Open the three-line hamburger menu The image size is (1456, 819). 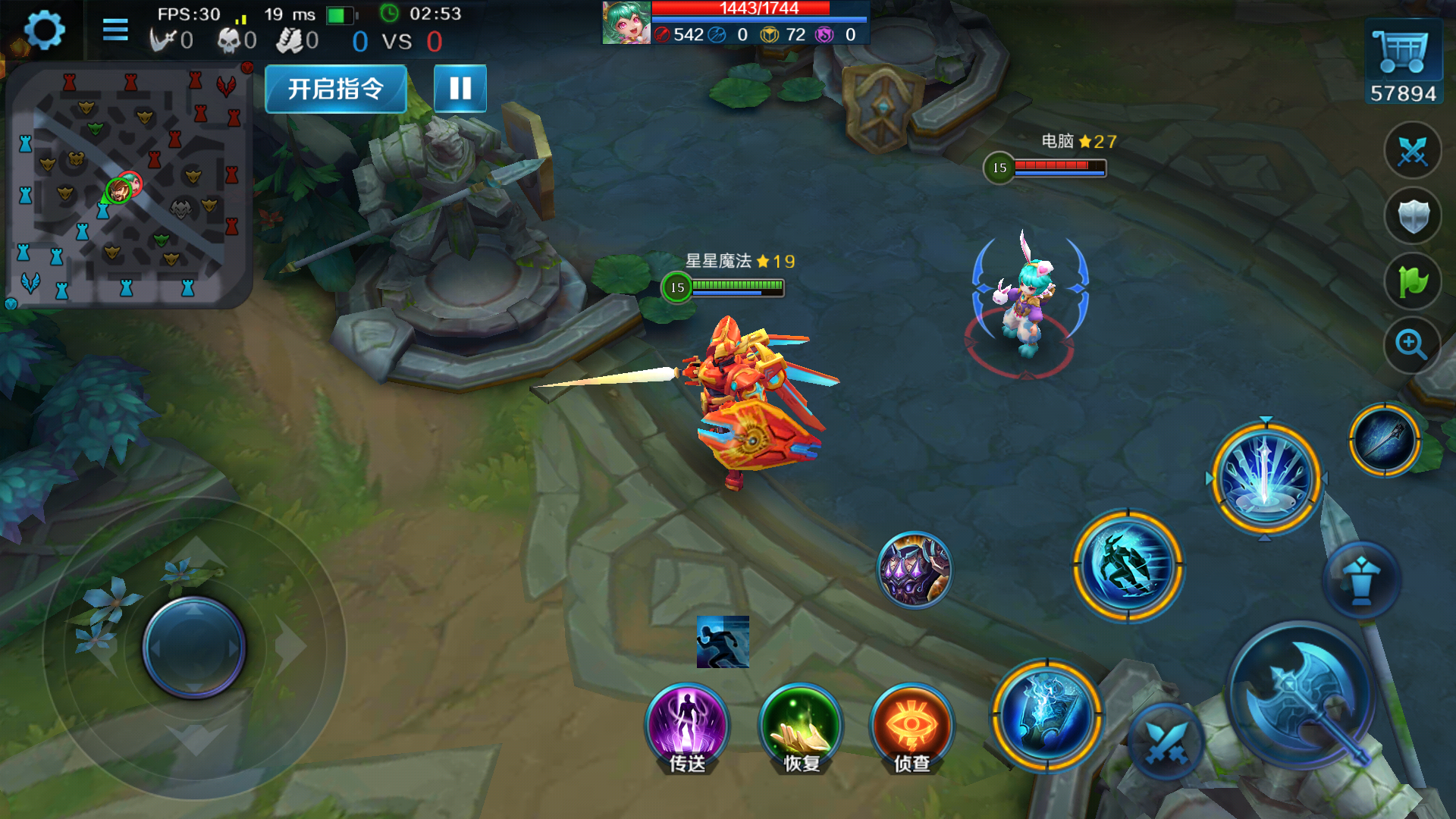(115, 30)
